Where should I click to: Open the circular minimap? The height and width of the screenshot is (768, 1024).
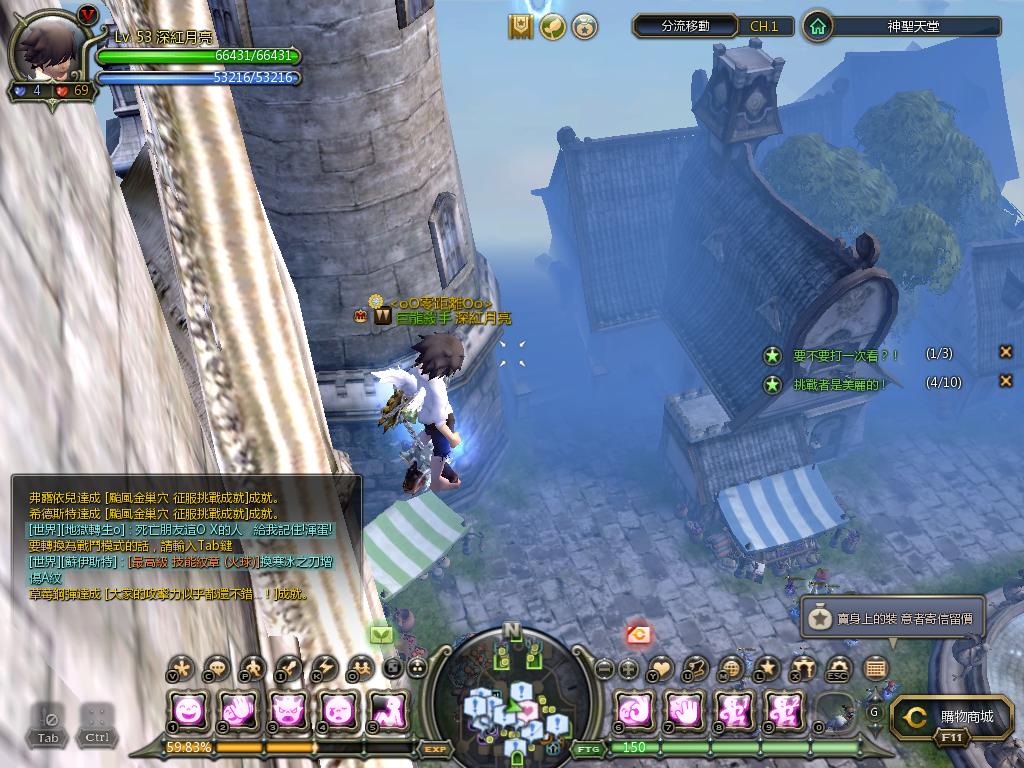coord(512,695)
